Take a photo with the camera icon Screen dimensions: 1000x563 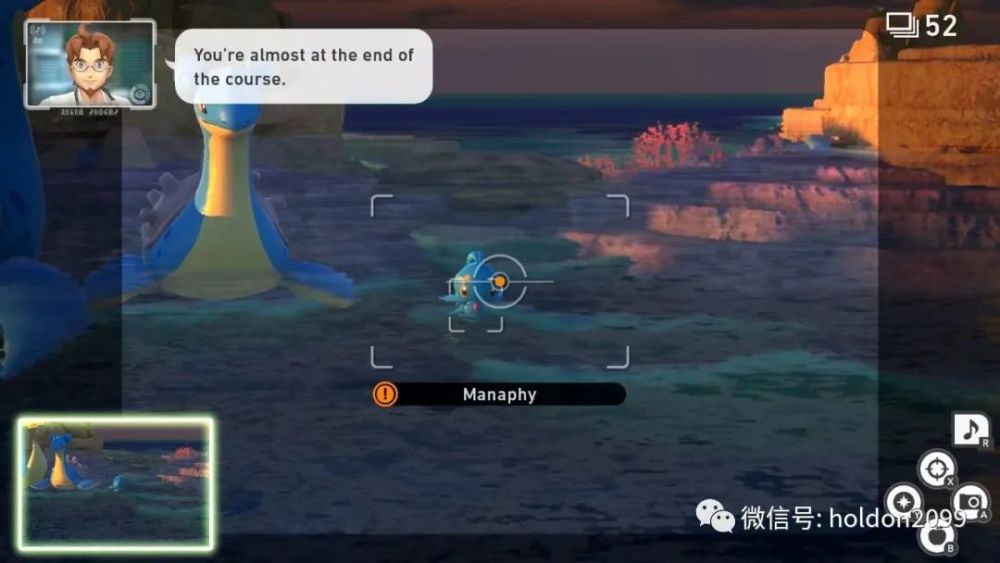971,502
